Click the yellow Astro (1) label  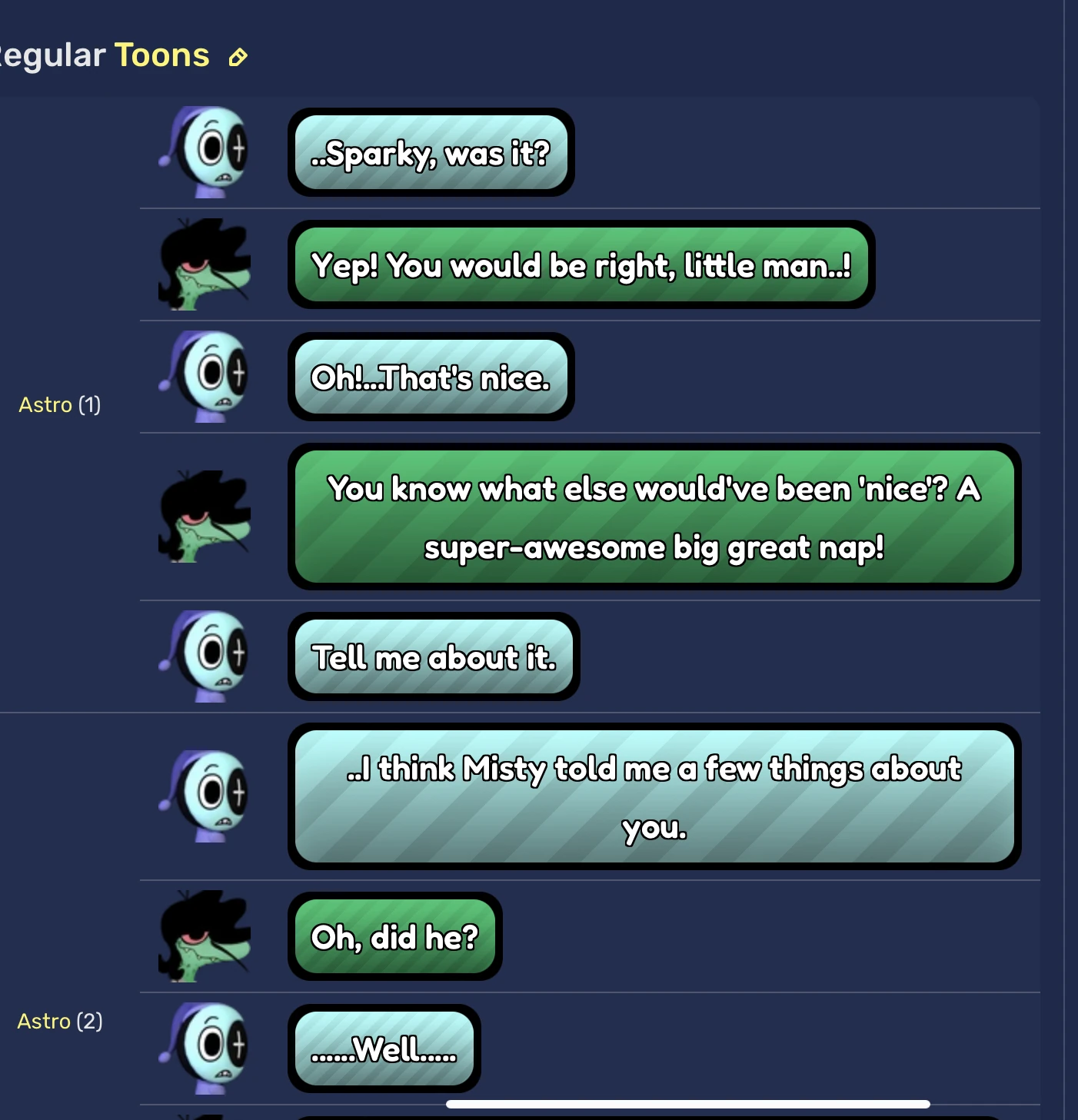59,404
